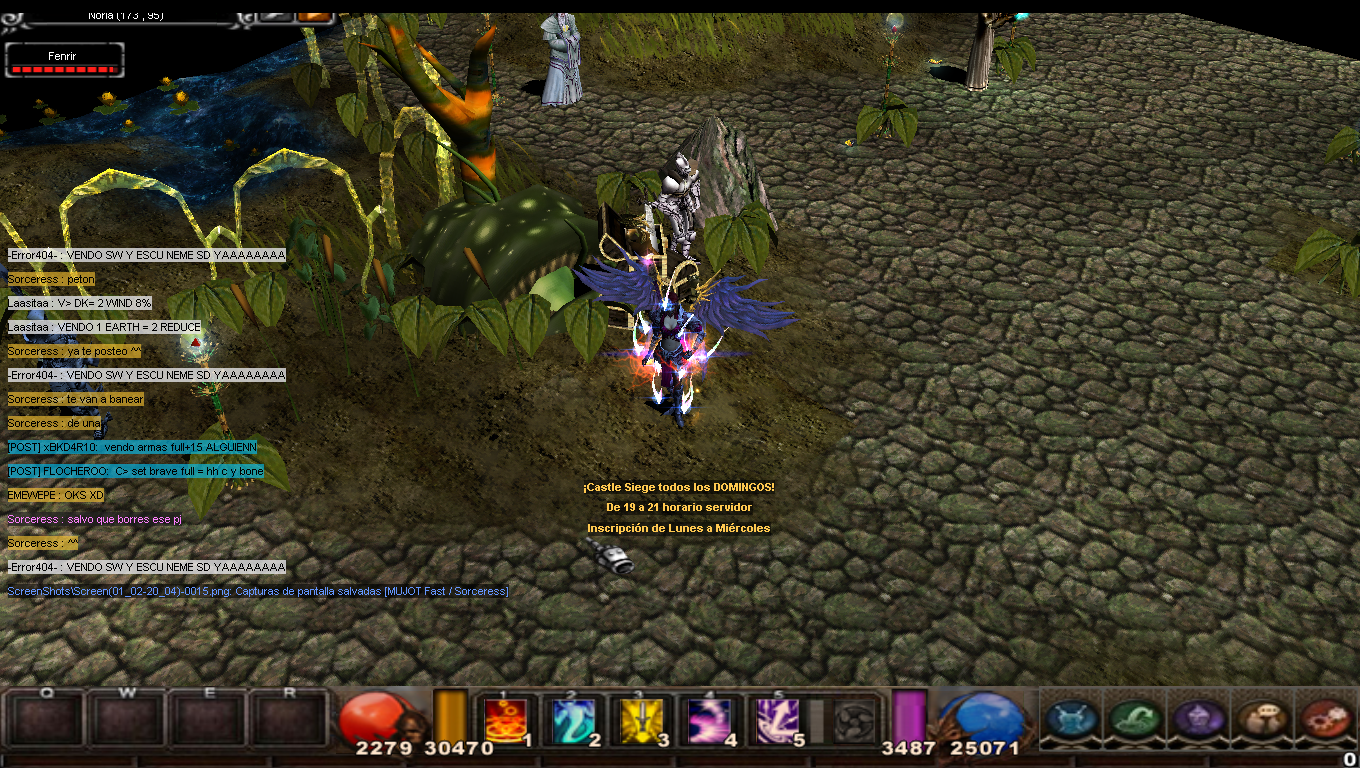The width and height of the screenshot is (1360, 768).
Task: Cast the purple energy burst skill, slot 4
Action: [x=709, y=720]
